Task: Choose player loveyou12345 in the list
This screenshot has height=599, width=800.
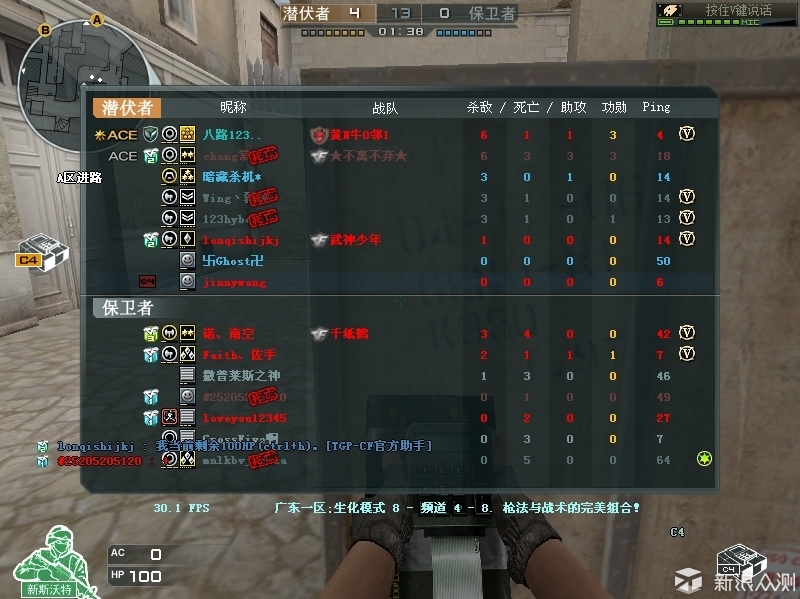Action: click(x=244, y=418)
